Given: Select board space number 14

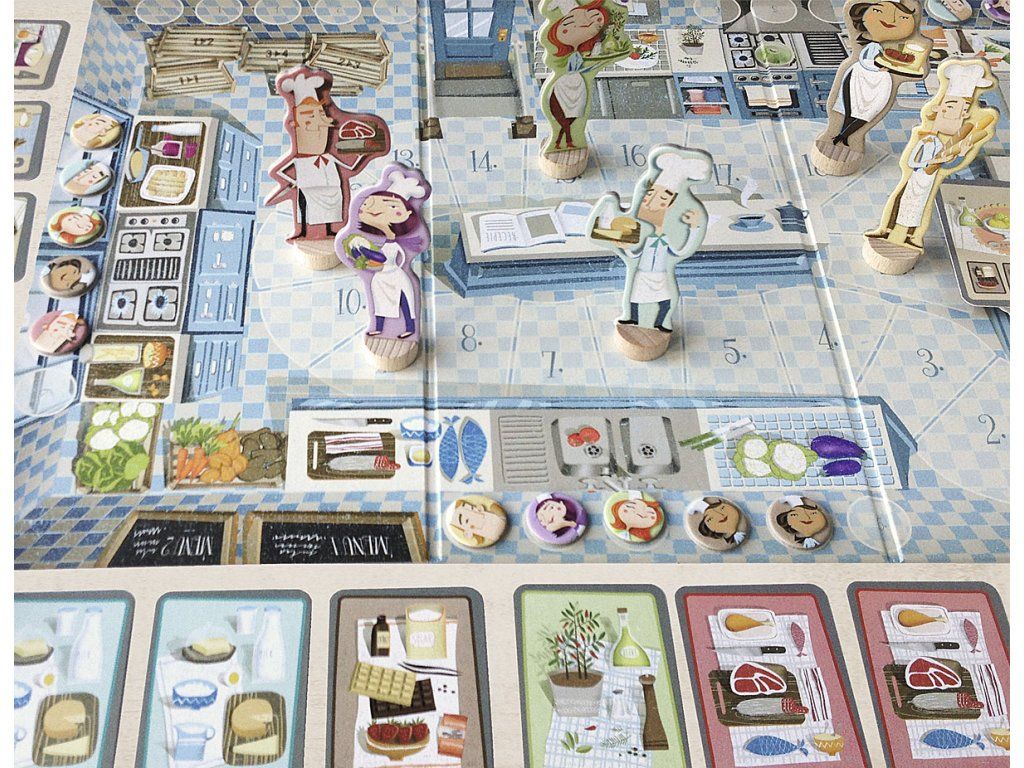Looking at the screenshot, I should coord(482,160).
